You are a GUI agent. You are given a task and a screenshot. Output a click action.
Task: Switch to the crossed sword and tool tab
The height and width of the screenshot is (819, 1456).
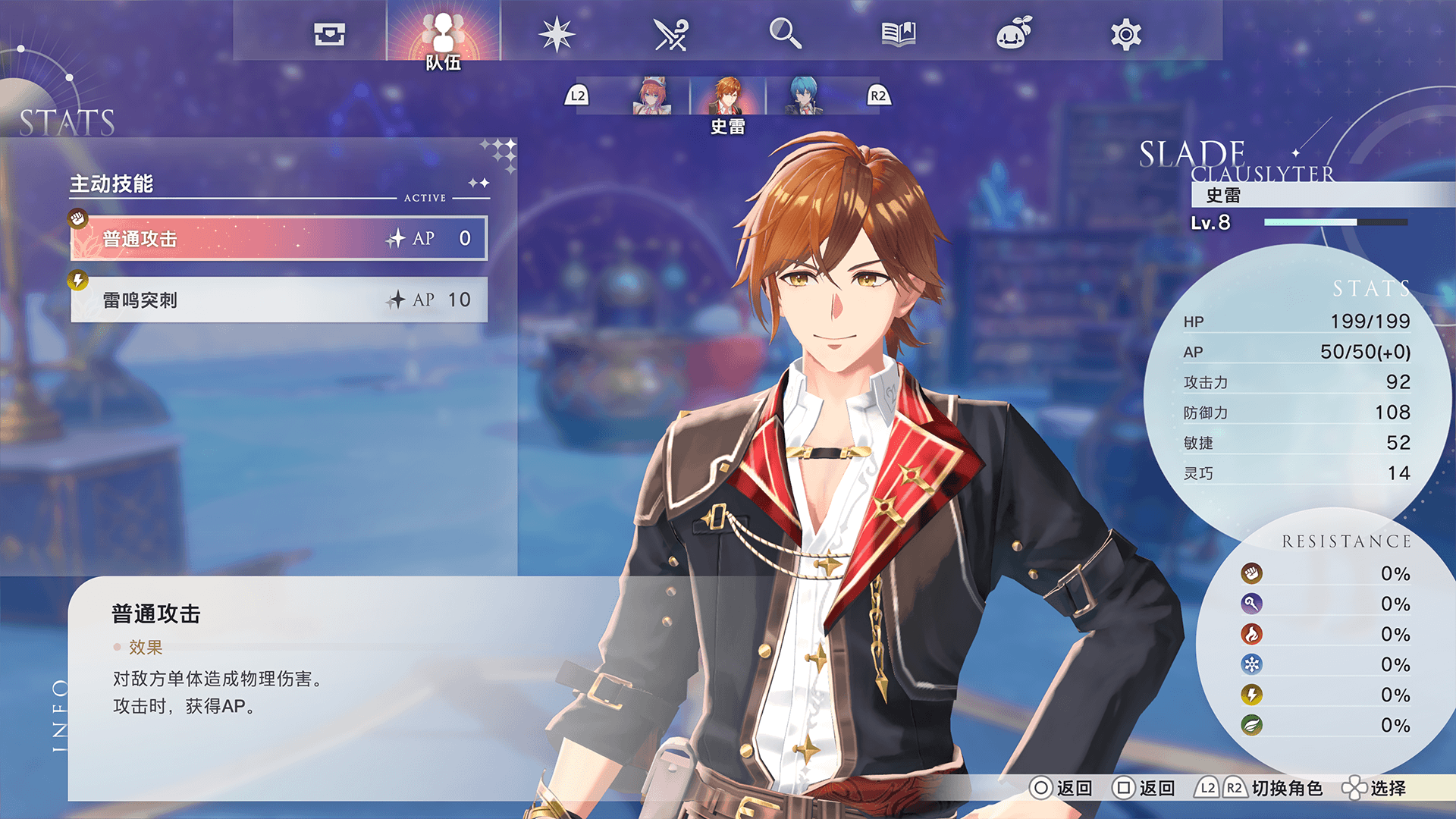click(670, 34)
